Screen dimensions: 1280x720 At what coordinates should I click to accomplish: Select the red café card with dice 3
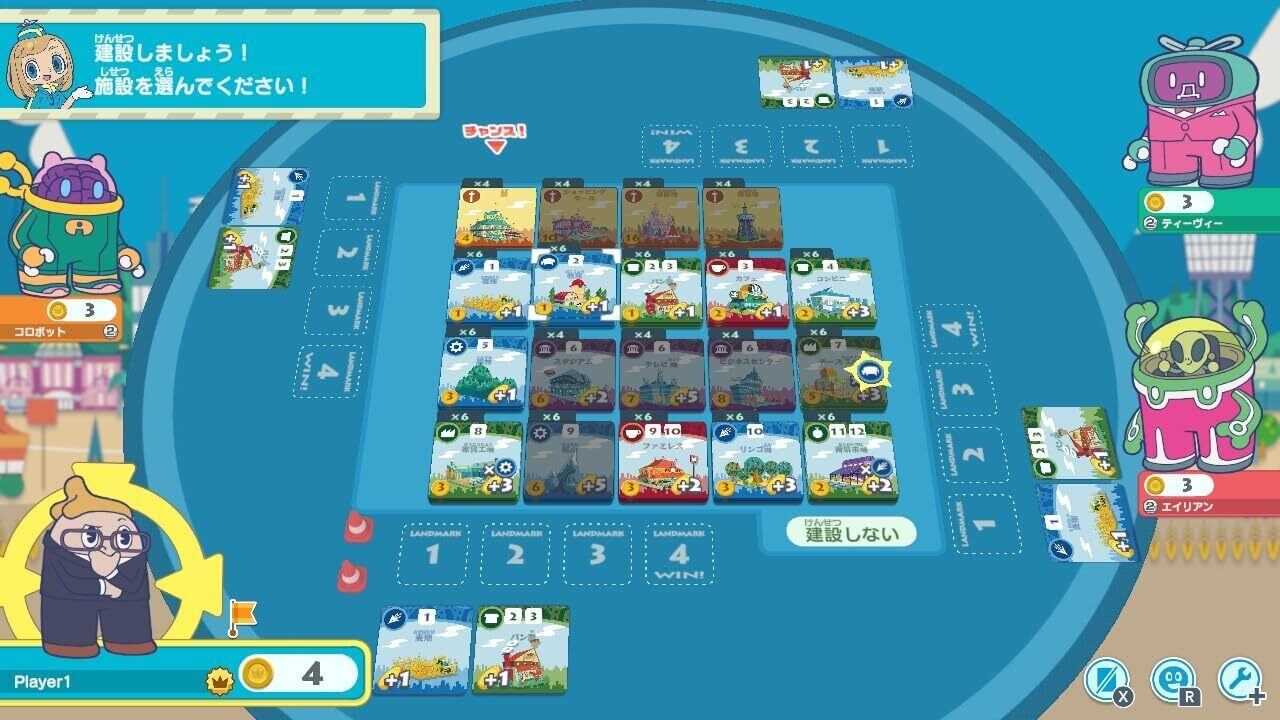point(746,292)
